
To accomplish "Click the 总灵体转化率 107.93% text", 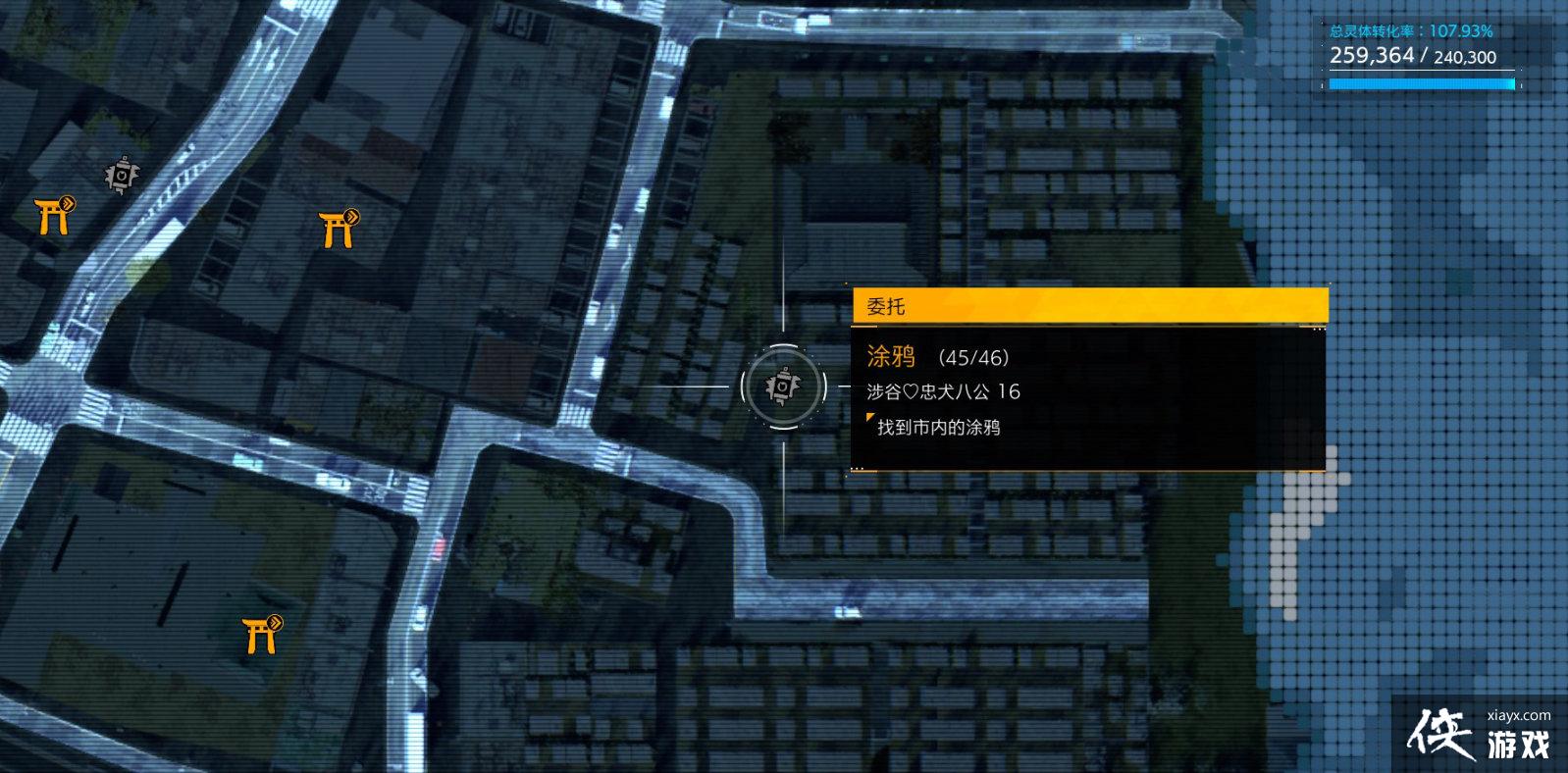I will [1413, 30].
